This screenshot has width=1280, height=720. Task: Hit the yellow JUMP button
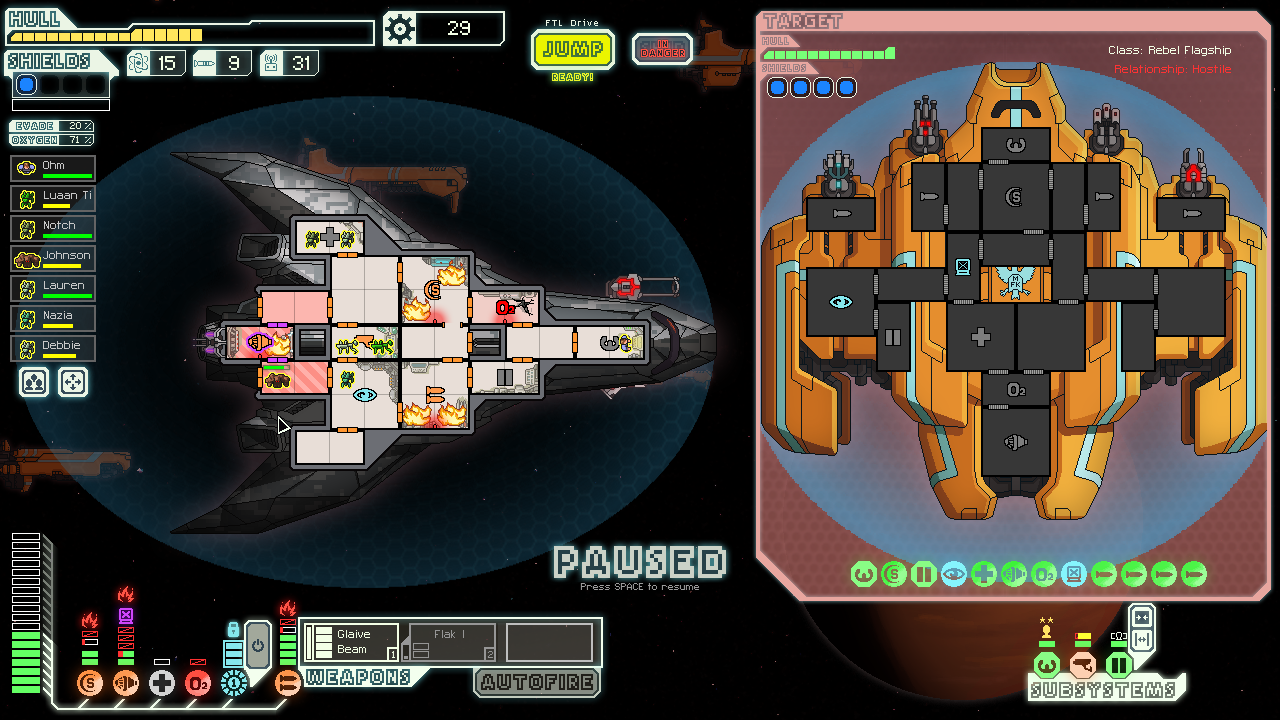(573, 49)
